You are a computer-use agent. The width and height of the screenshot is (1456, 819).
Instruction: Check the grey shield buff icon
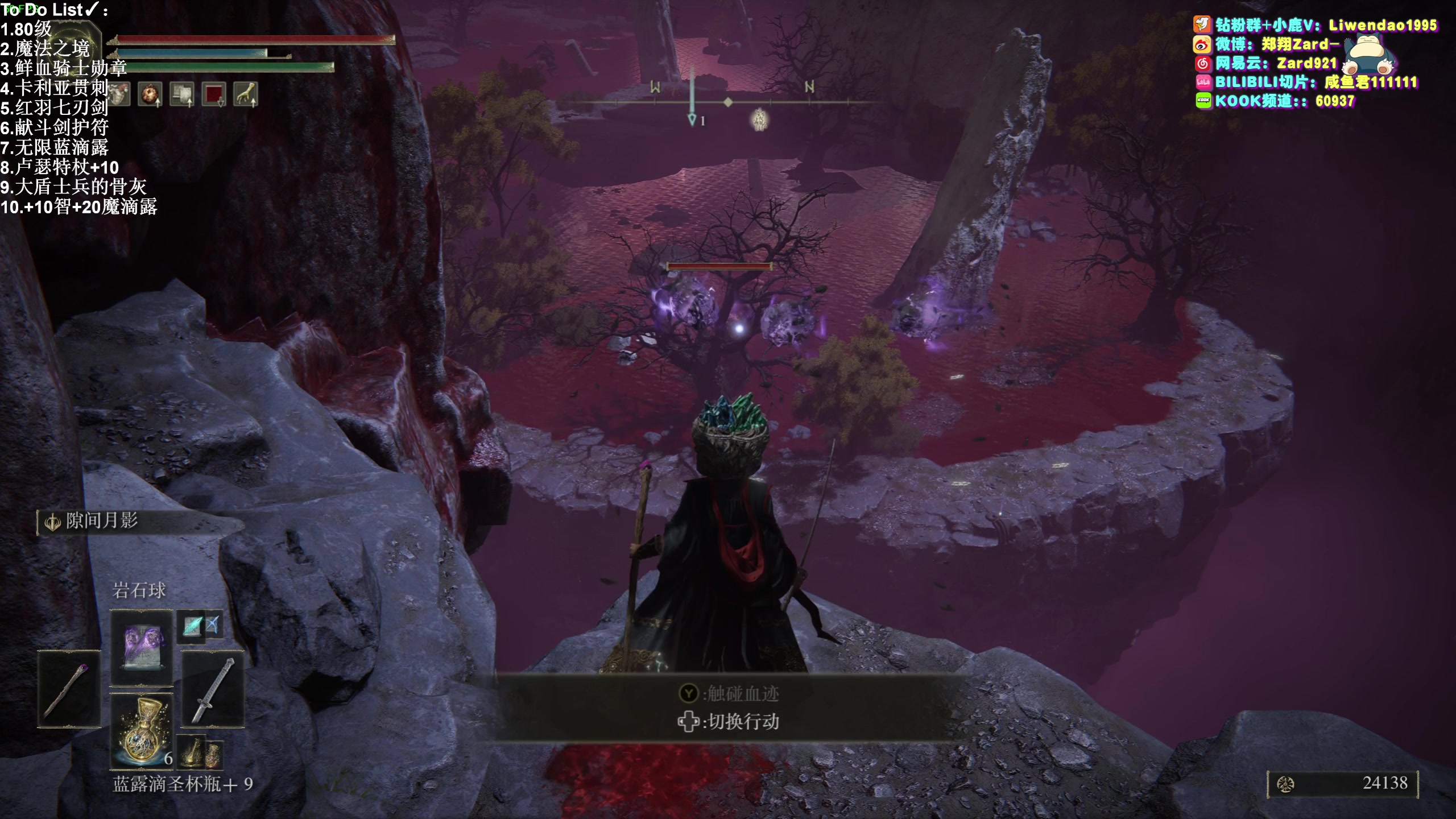[182, 94]
